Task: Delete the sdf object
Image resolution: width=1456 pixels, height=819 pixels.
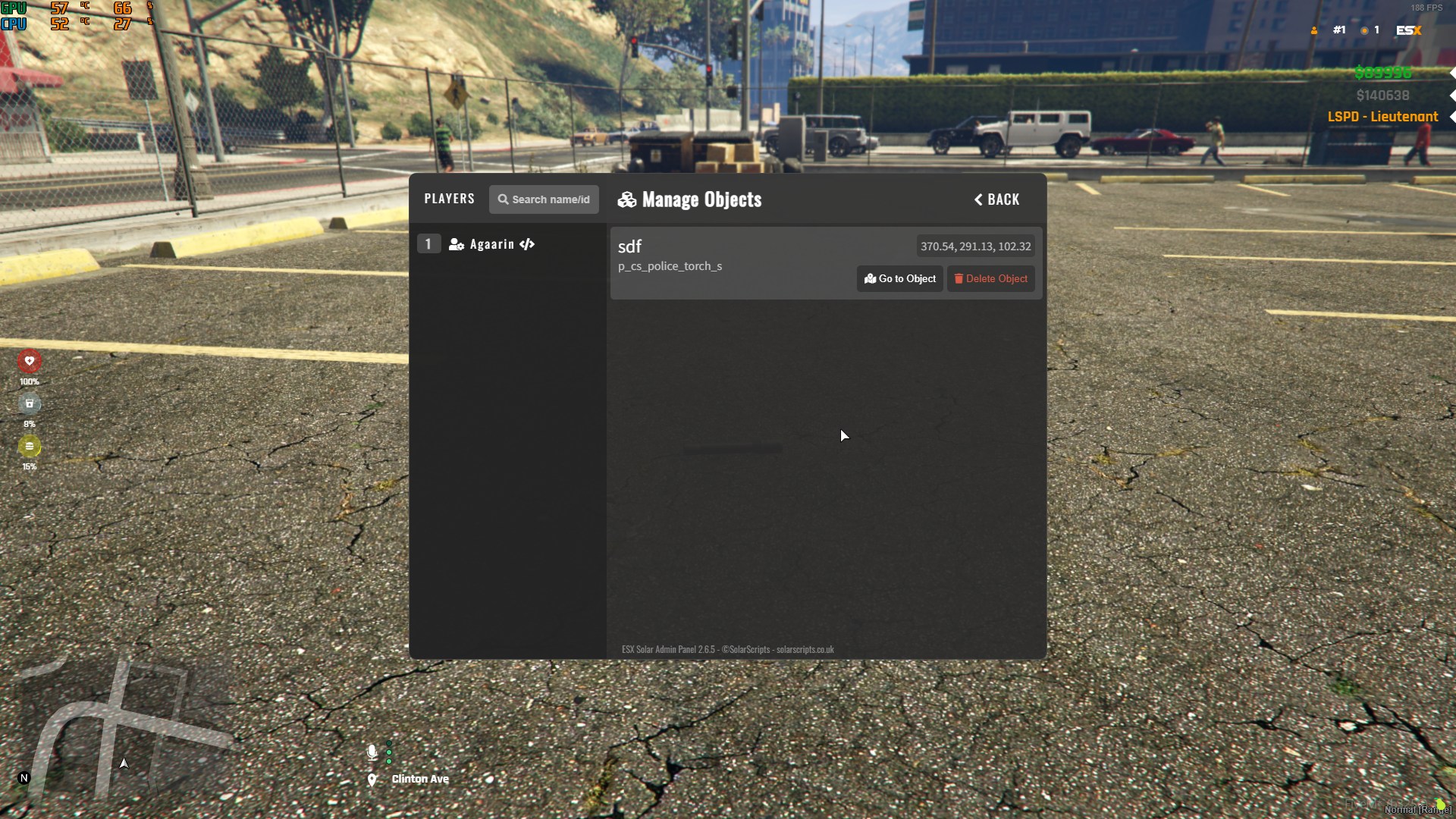Action: (990, 279)
